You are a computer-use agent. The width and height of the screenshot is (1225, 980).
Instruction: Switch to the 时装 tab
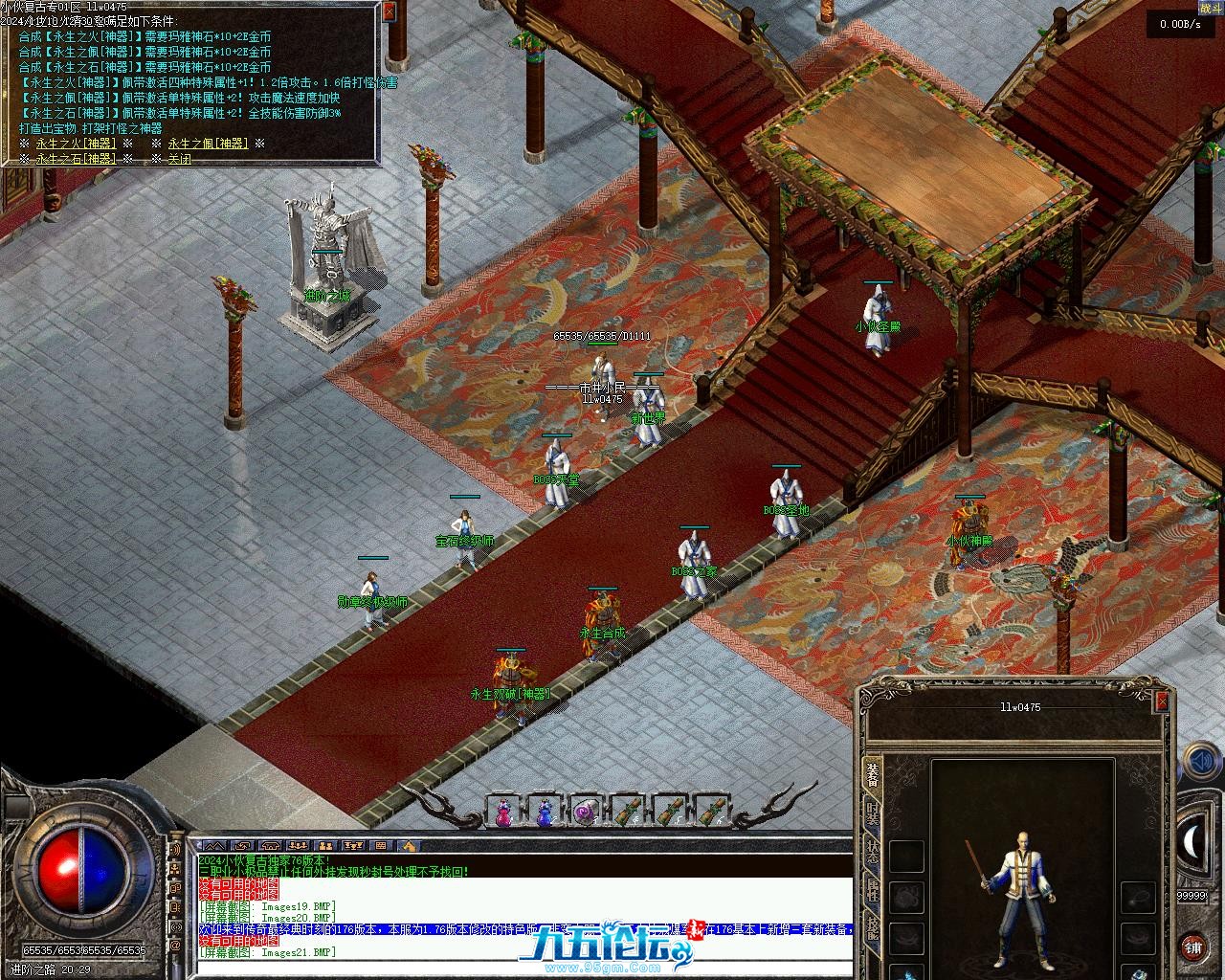pyautogui.click(x=873, y=814)
